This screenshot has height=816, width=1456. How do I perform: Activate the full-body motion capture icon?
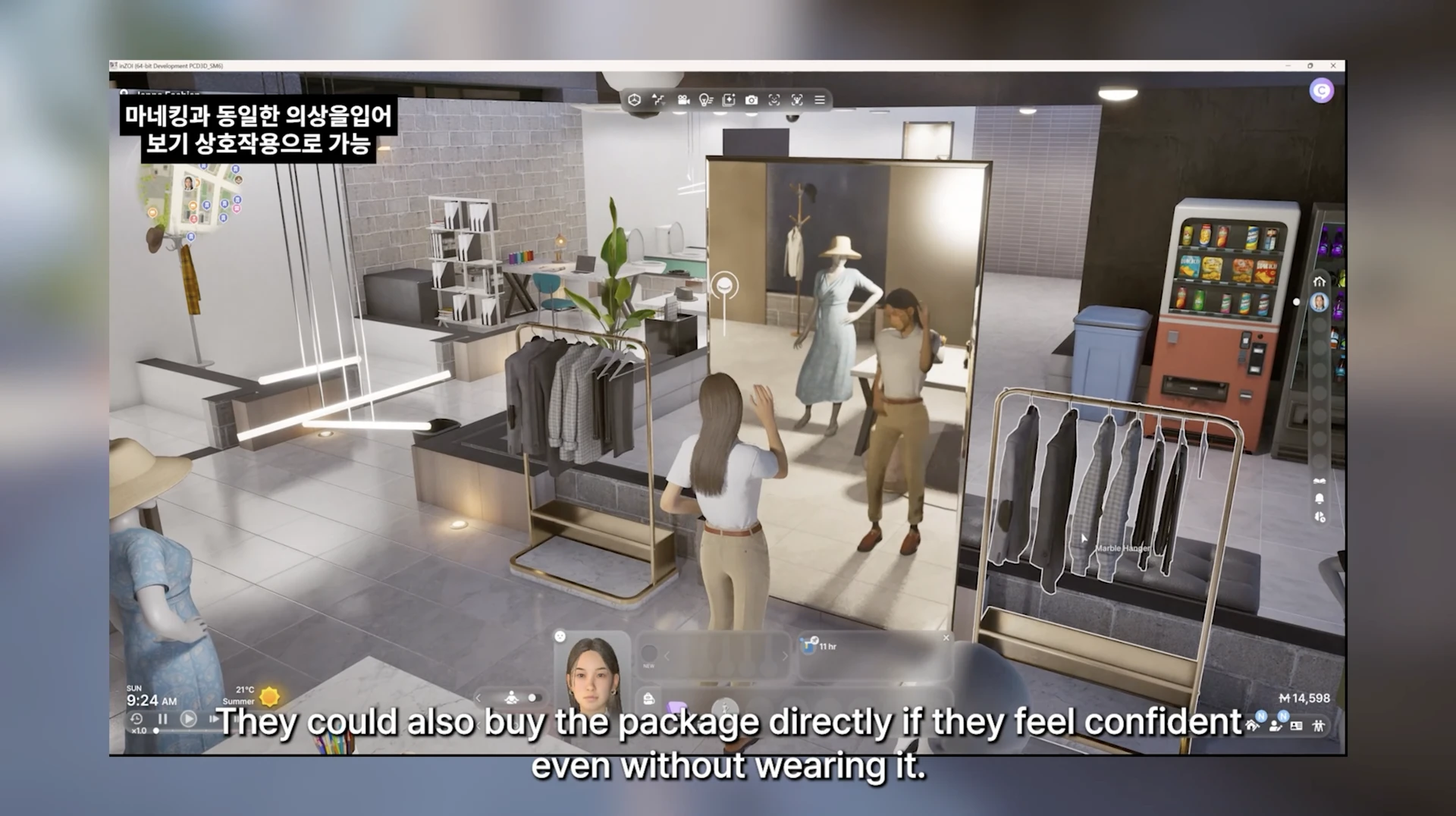[x=797, y=100]
